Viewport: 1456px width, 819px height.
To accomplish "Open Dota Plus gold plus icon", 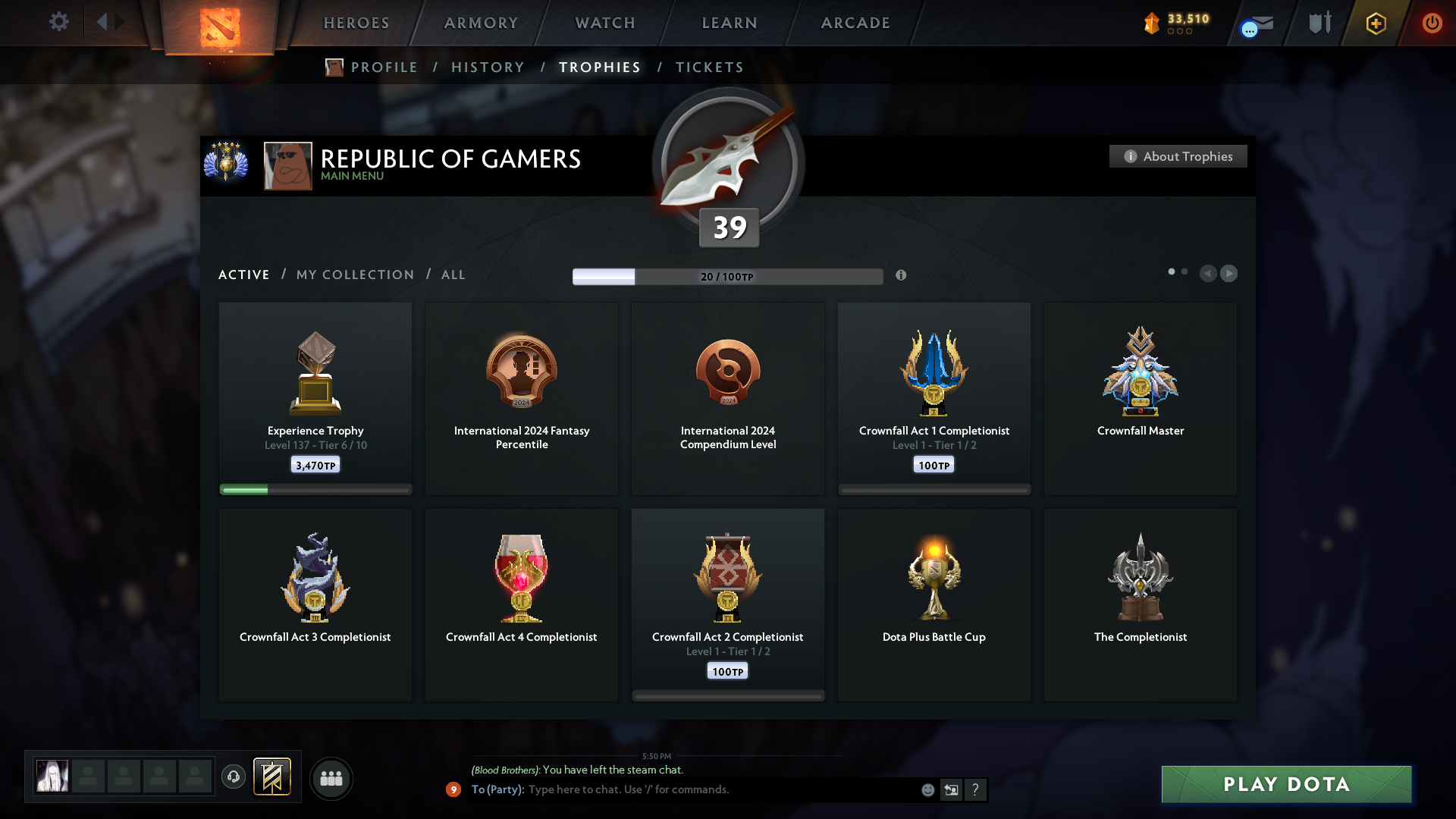I will pos(1375,23).
